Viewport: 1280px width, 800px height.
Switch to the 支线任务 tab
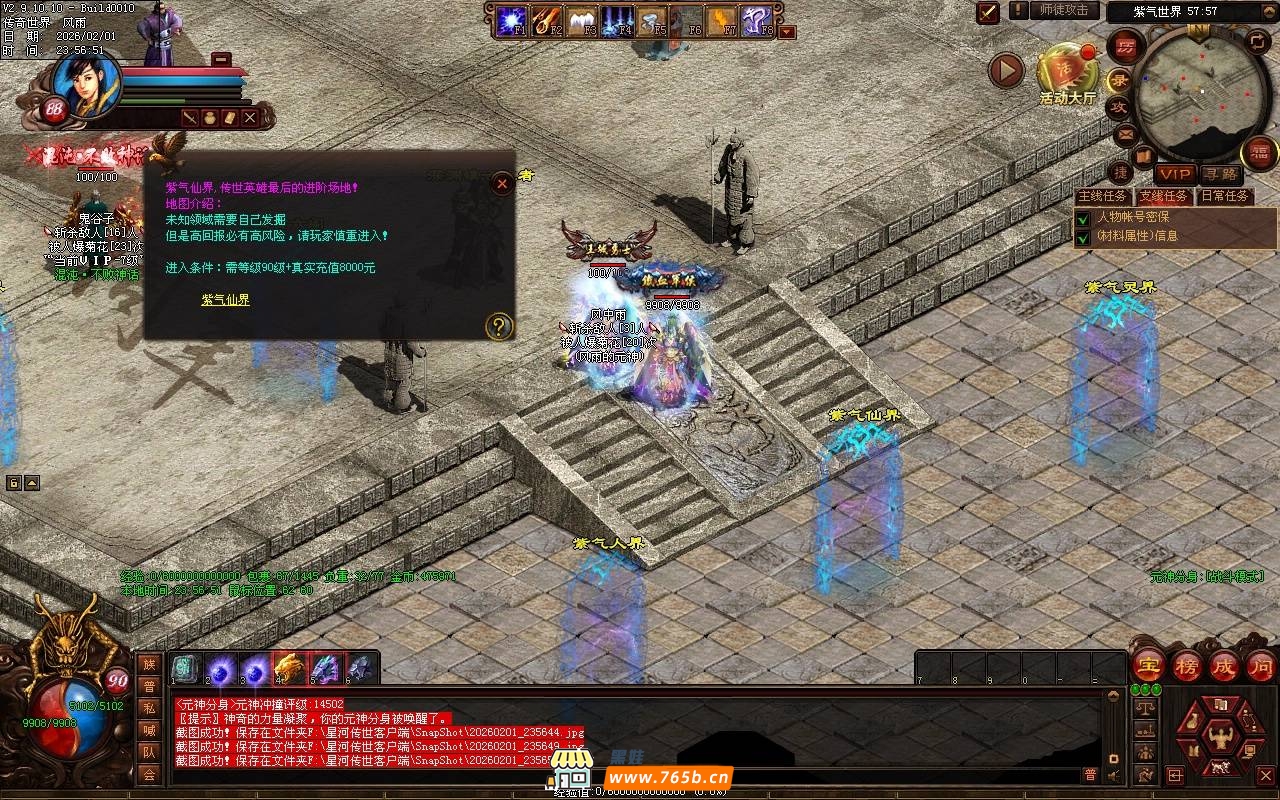tap(1164, 196)
